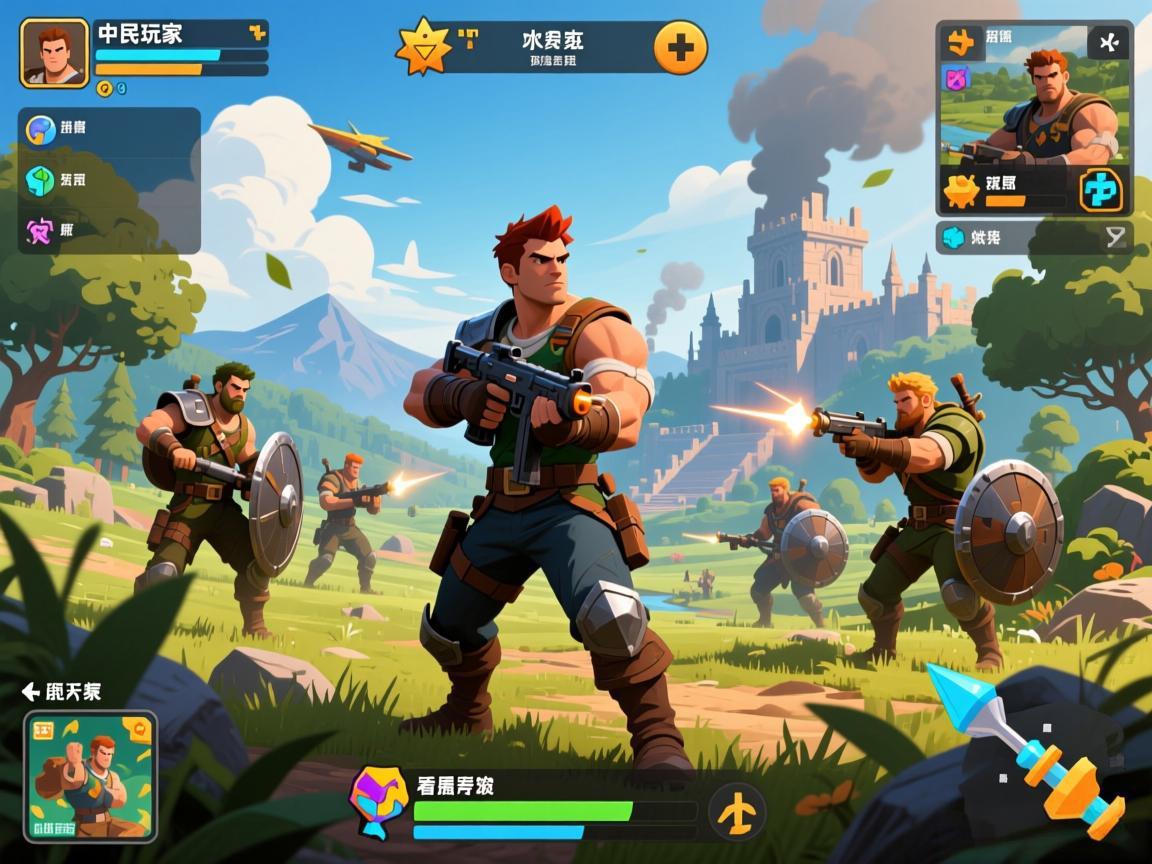Screen dimensions: 1152x864
Task: Click the orange symbol beside the player name
Action: (257, 33)
